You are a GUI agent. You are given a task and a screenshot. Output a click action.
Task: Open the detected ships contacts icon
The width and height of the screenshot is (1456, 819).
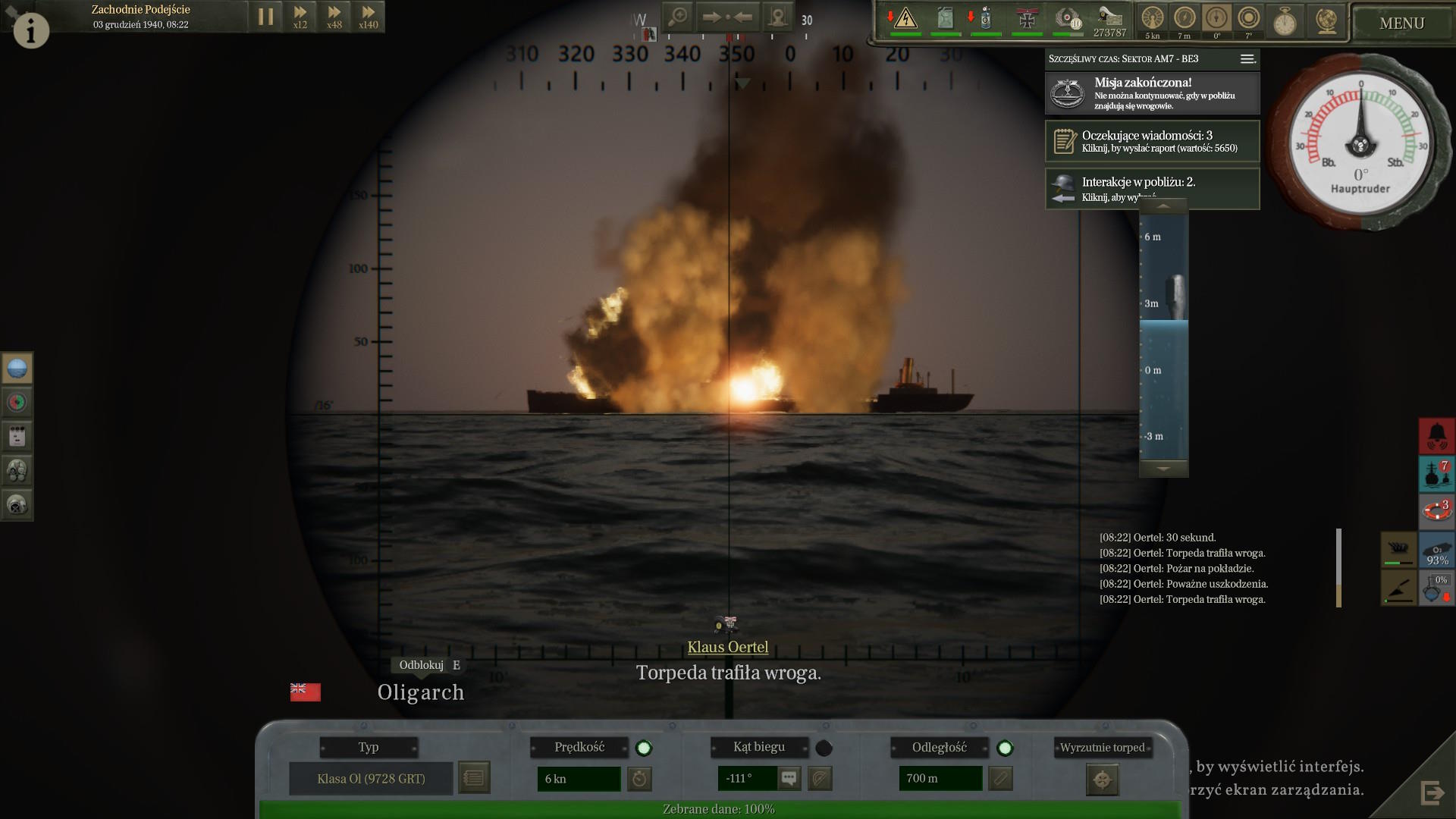click(1436, 474)
